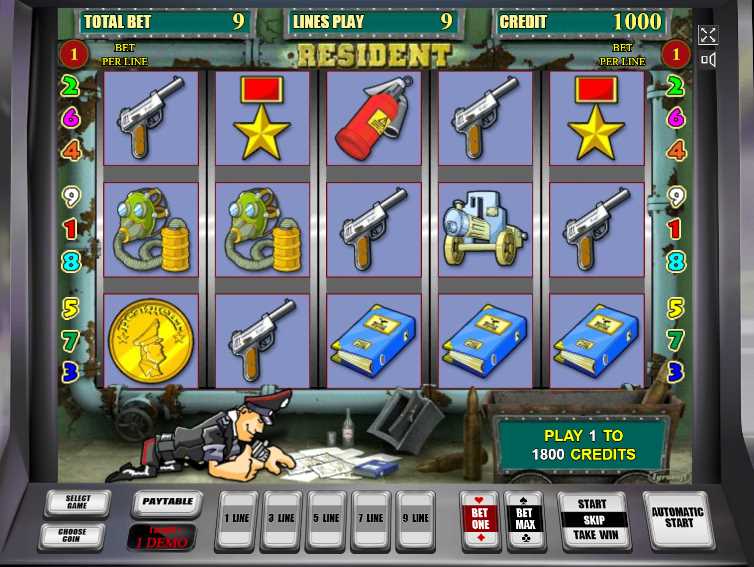The image size is (754, 567).
Task: Set play to 7 Line
Action: [x=371, y=518]
